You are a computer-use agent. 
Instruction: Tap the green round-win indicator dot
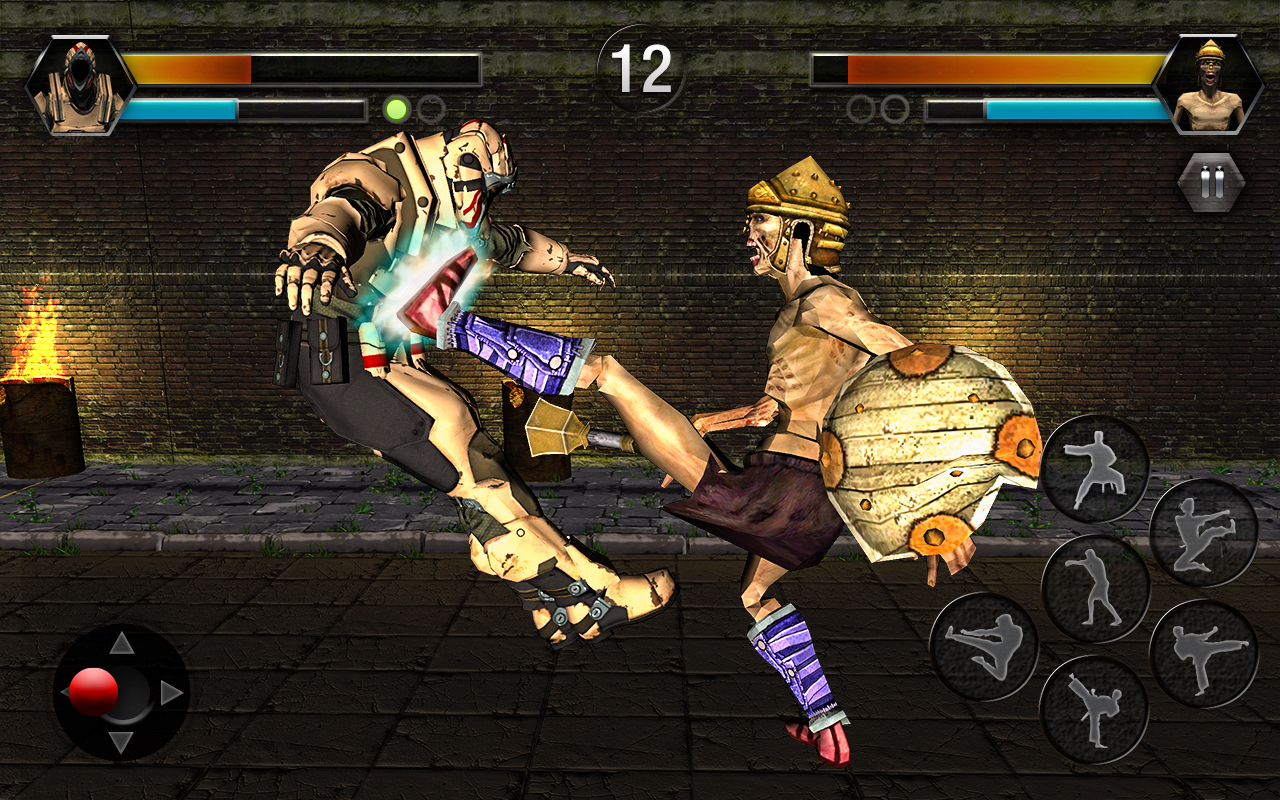(397, 109)
